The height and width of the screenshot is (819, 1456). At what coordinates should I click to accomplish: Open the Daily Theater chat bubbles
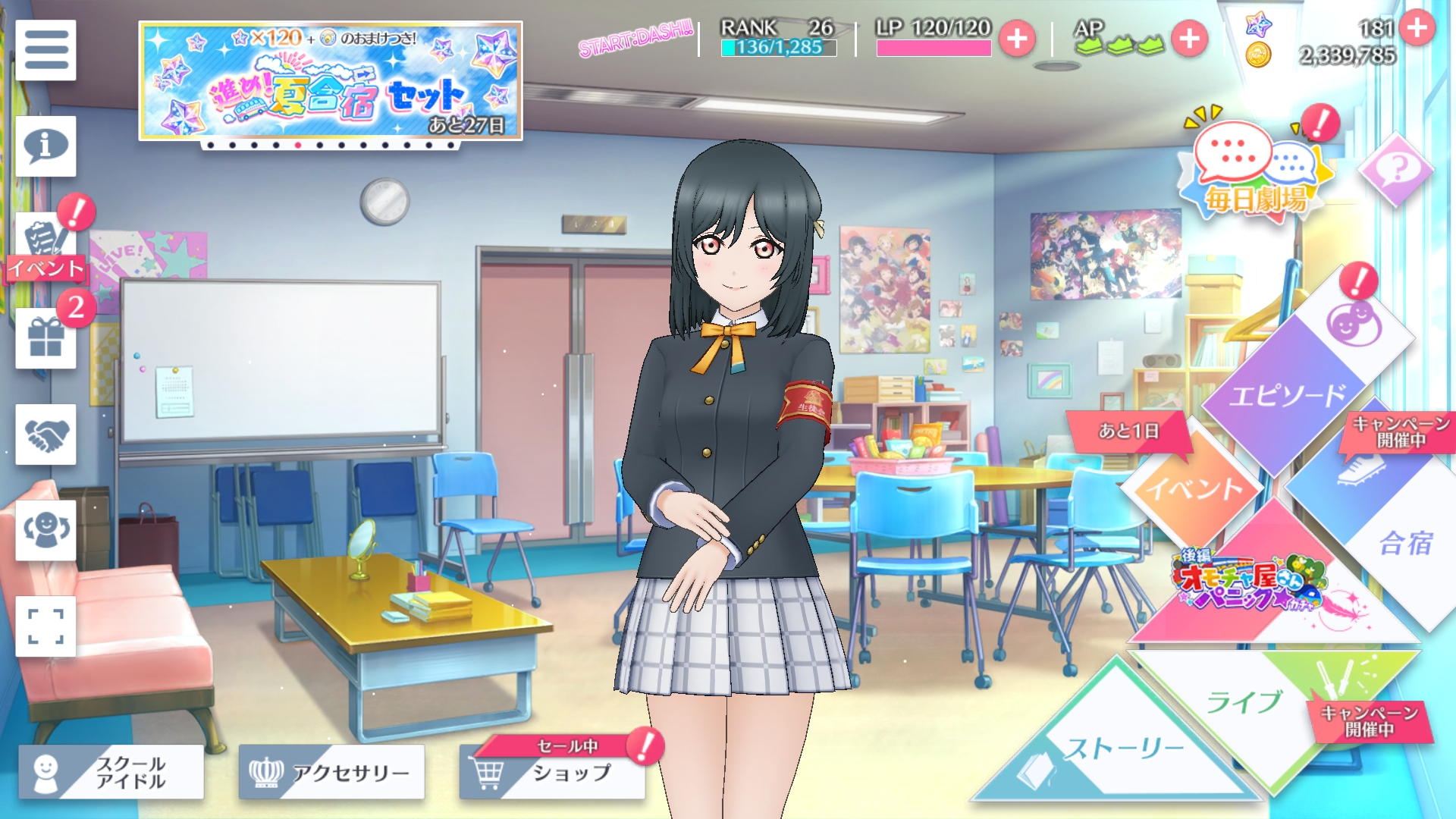point(1256,171)
